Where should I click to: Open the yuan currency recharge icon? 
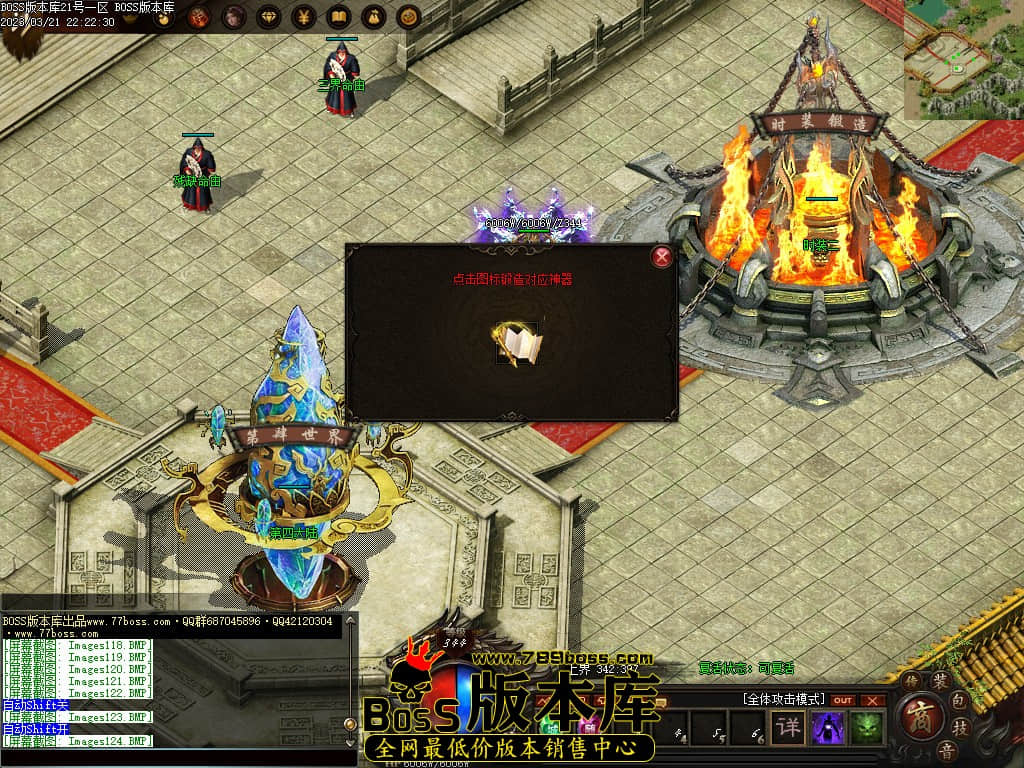tap(304, 17)
